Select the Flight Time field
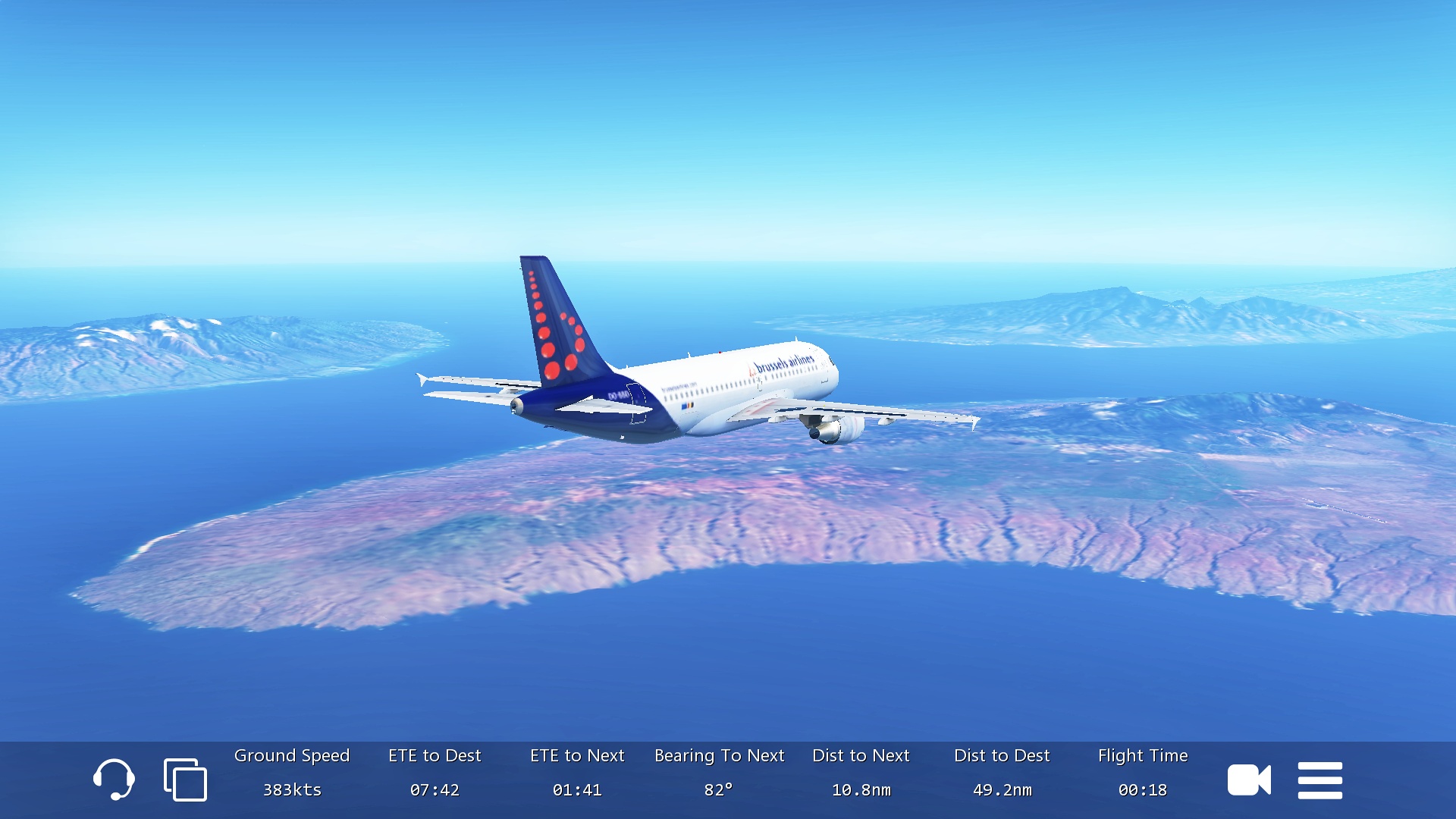This screenshot has width=1456, height=819. click(x=1143, y=773)
